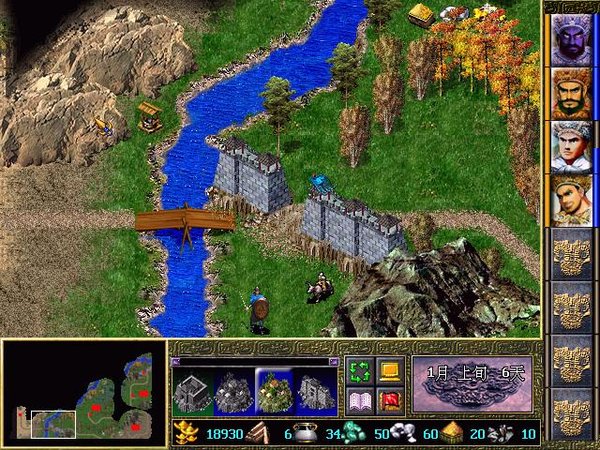Viewport: 600px width, 450px height.
Task: Select the pale hero with white headdress
Action: [x=570, y=146]
